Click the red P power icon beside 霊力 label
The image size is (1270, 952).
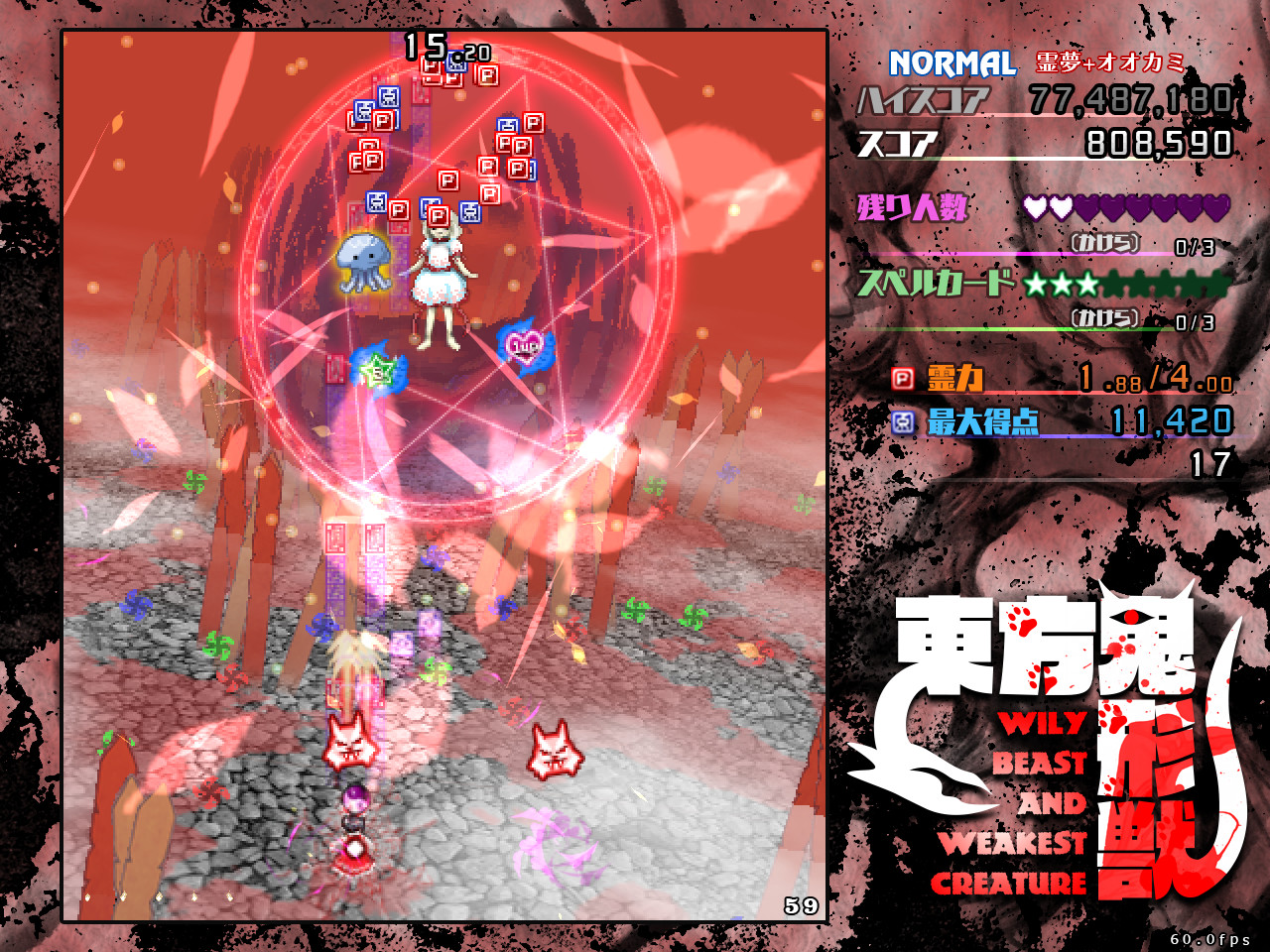click(x=902, y=378)
